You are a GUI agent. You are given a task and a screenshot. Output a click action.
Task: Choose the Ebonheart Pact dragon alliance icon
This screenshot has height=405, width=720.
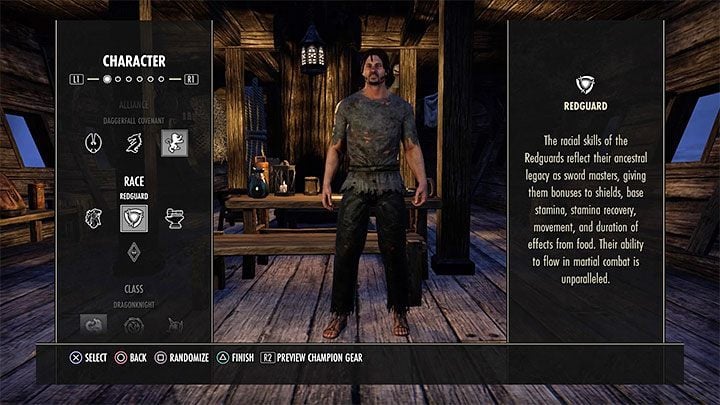coord(133,143)
